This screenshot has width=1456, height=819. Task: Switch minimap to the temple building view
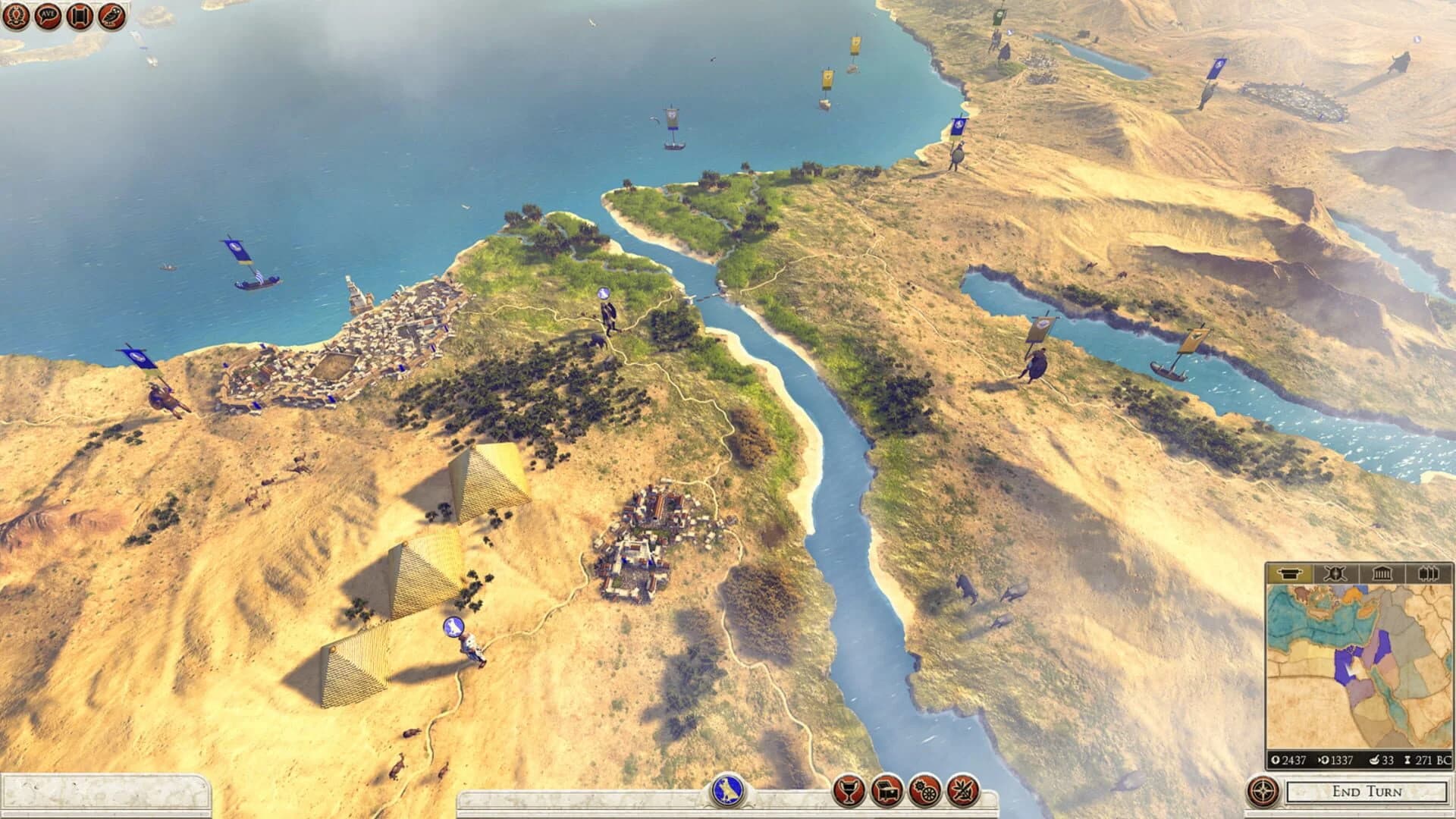1382,574
